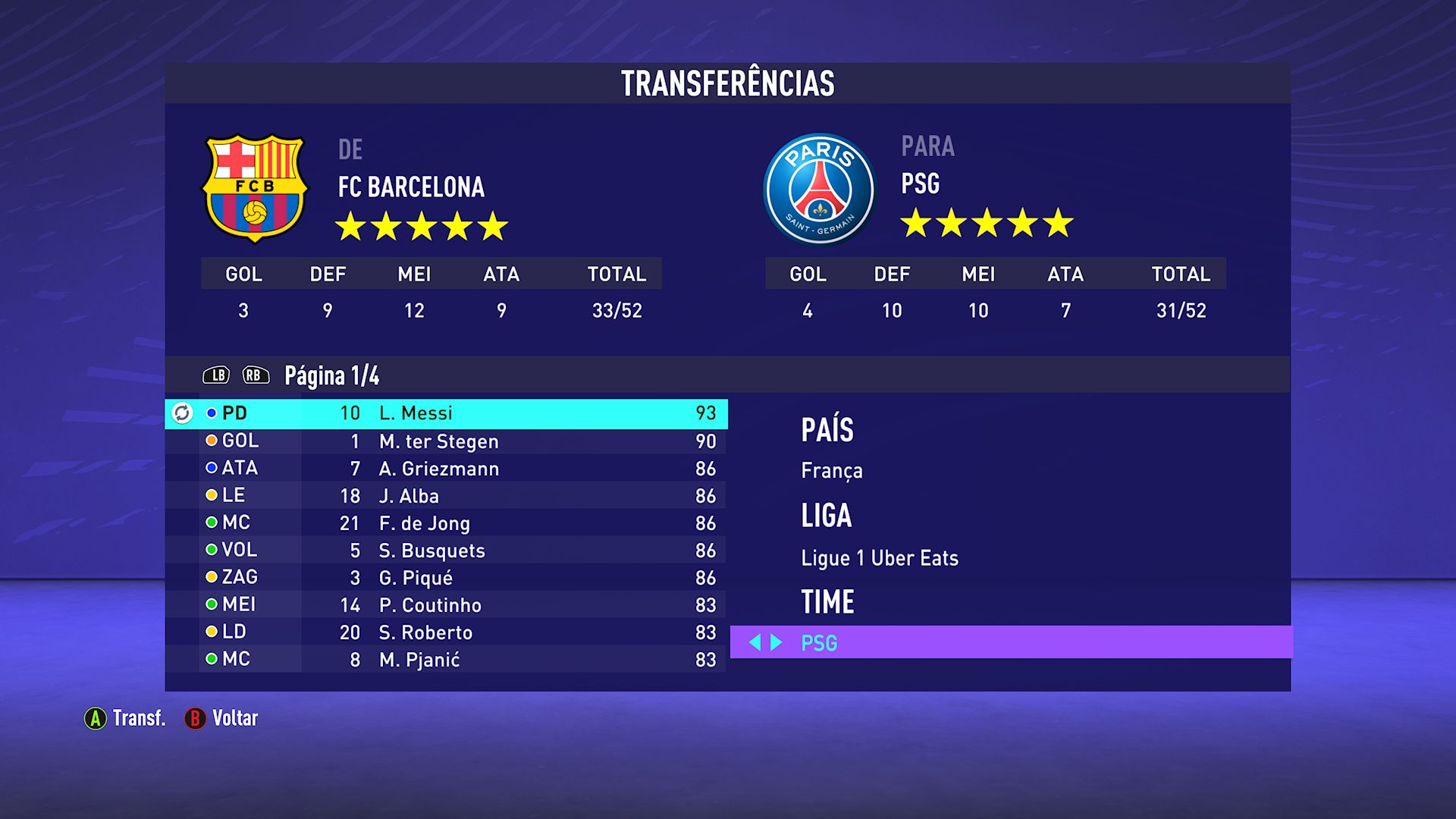Click Transf. to transfer the player
This screenshot has height=819, width=1456.
[x=139, y=718]
